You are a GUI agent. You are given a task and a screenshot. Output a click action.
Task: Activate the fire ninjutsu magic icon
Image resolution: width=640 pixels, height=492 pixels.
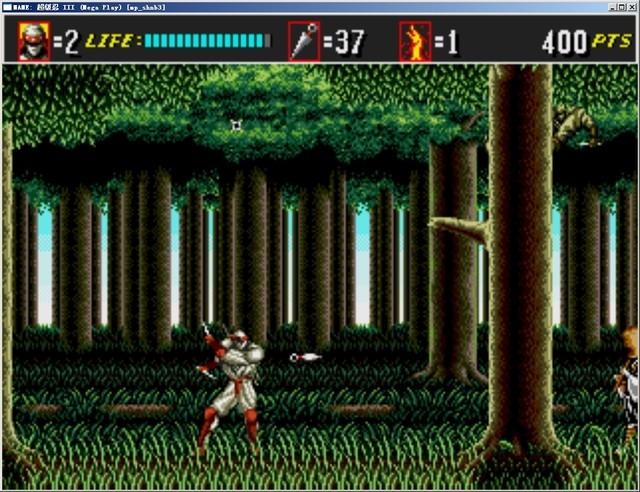(x=414, y=42)
